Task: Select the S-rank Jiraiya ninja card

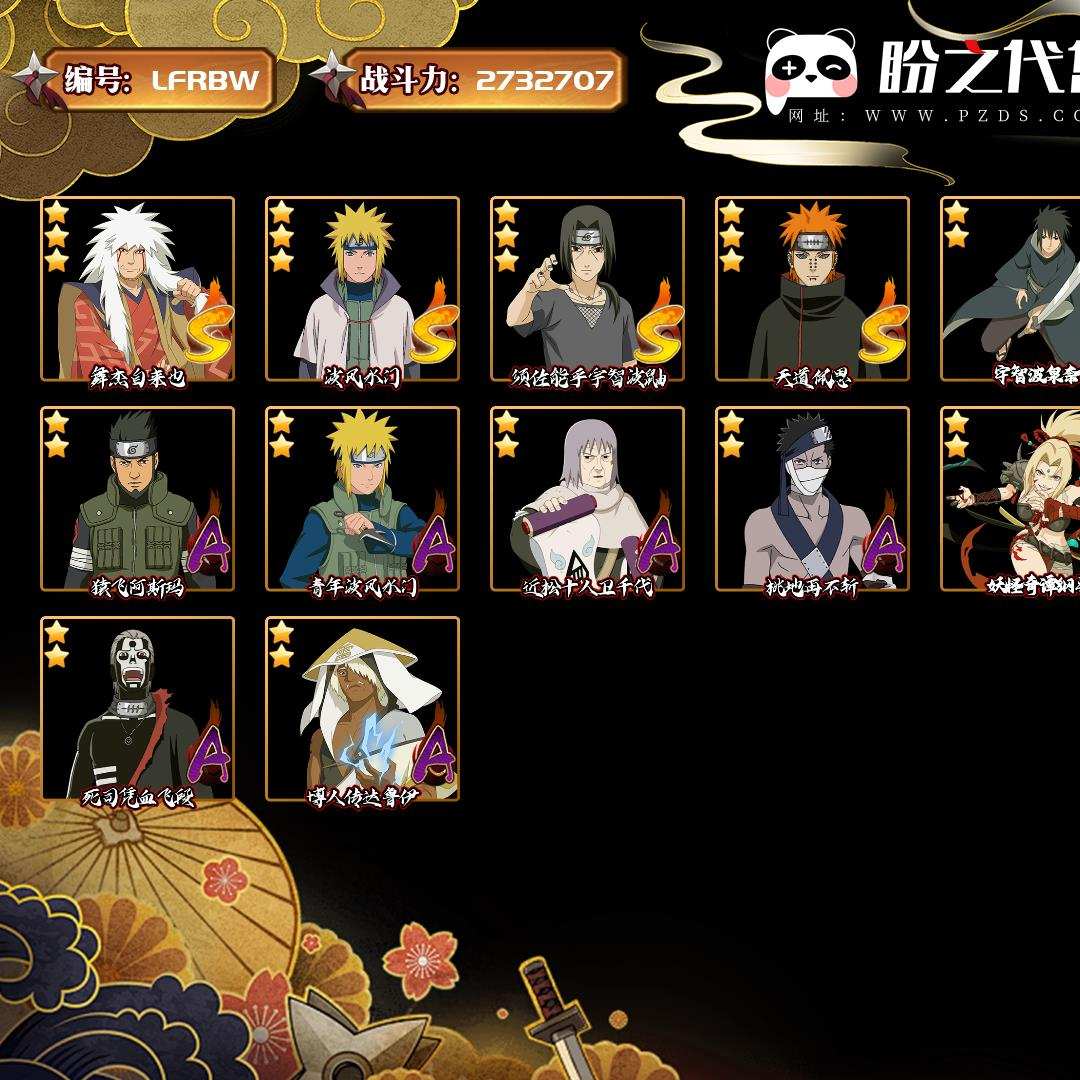Action: pyautogui.click(x=138, y=289)
